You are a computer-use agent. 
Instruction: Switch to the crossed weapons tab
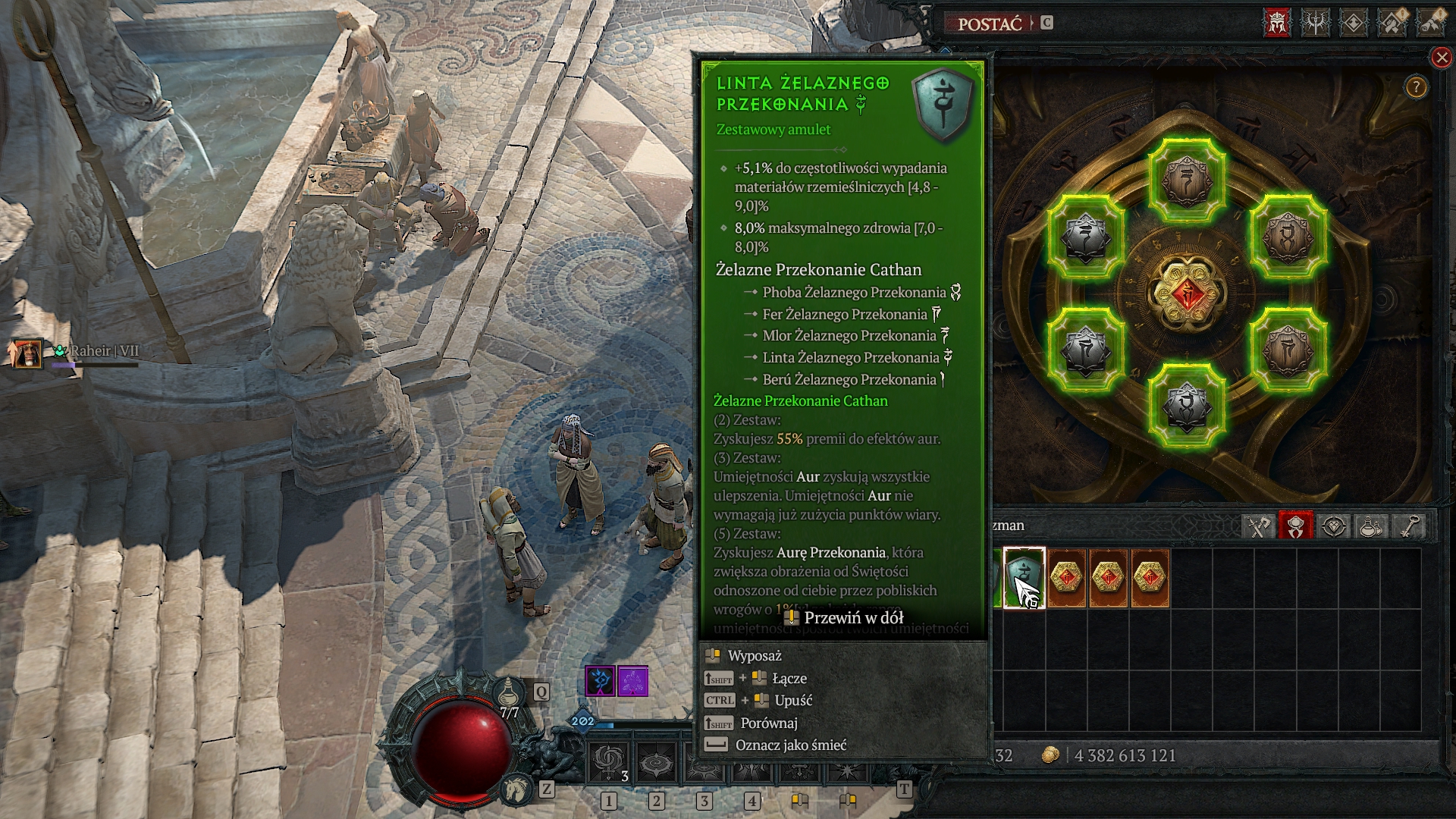click(x=1315, y=23)
